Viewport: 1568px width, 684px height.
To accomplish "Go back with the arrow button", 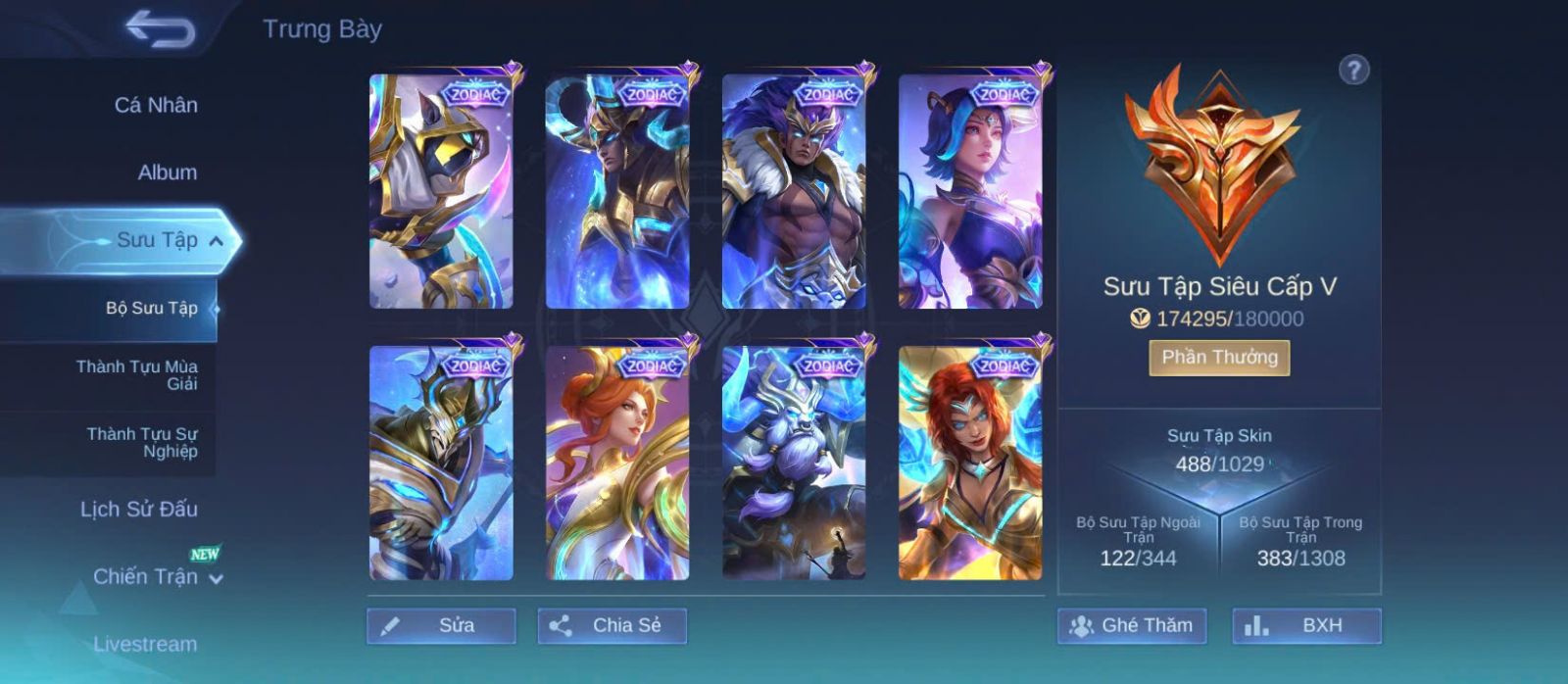I will point(160,29).
